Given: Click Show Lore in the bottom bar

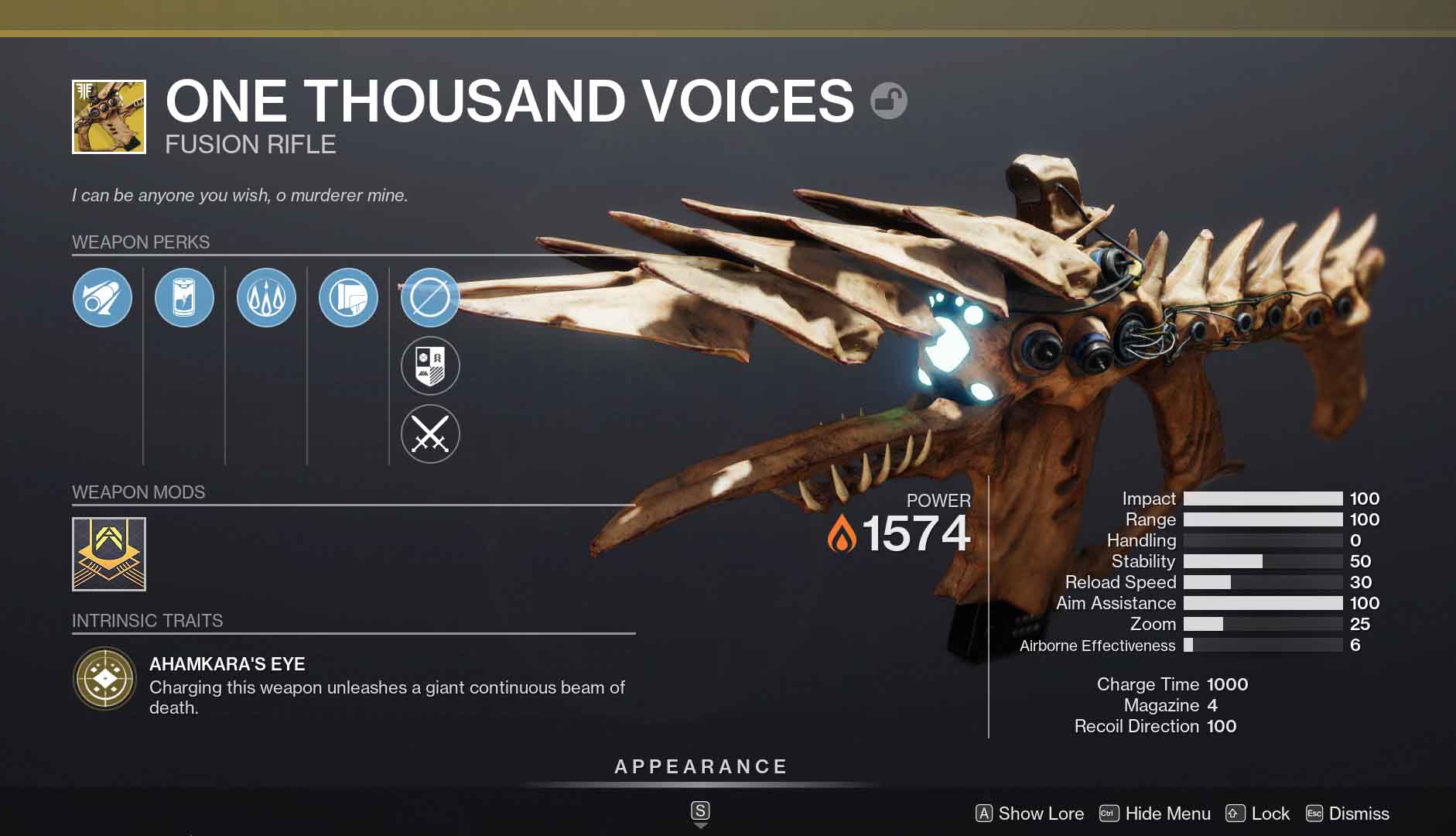Looking at the screenshot, I should (x=1040, y=814).
